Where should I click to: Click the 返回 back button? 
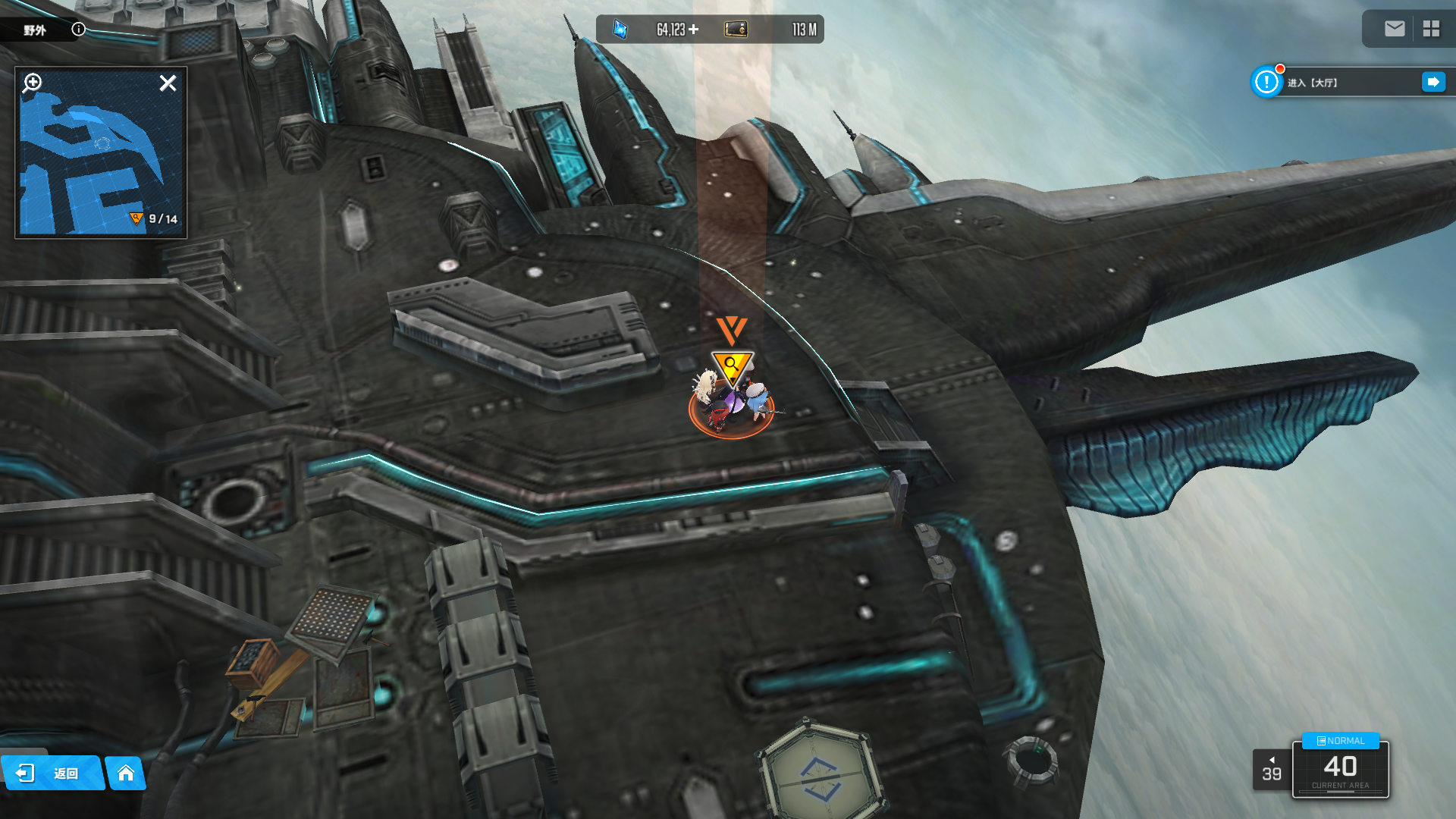(52, 773)
